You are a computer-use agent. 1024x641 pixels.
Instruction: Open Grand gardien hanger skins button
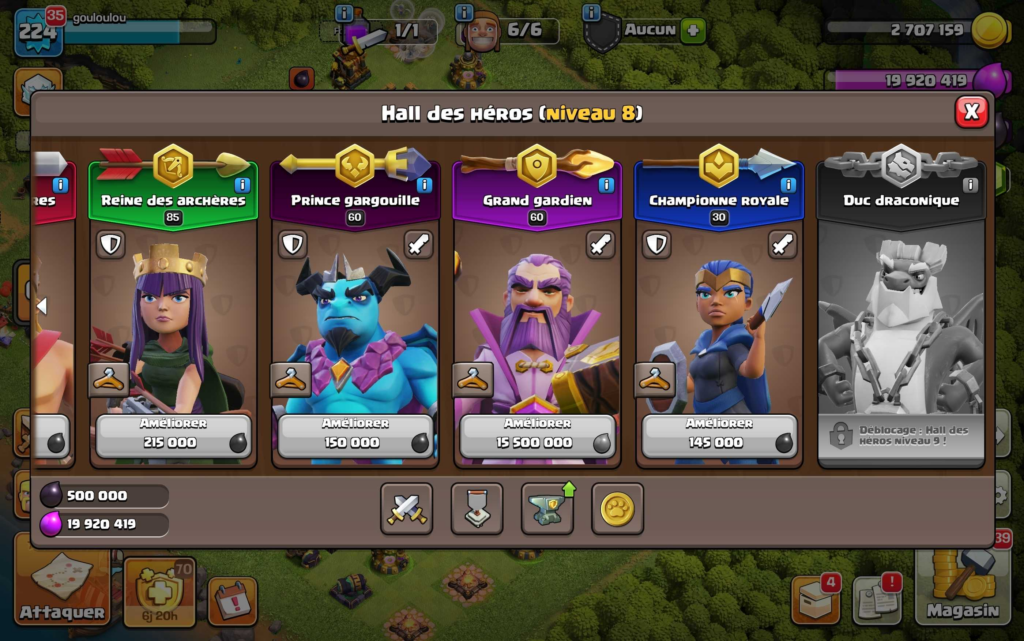[x=472, y=379]
